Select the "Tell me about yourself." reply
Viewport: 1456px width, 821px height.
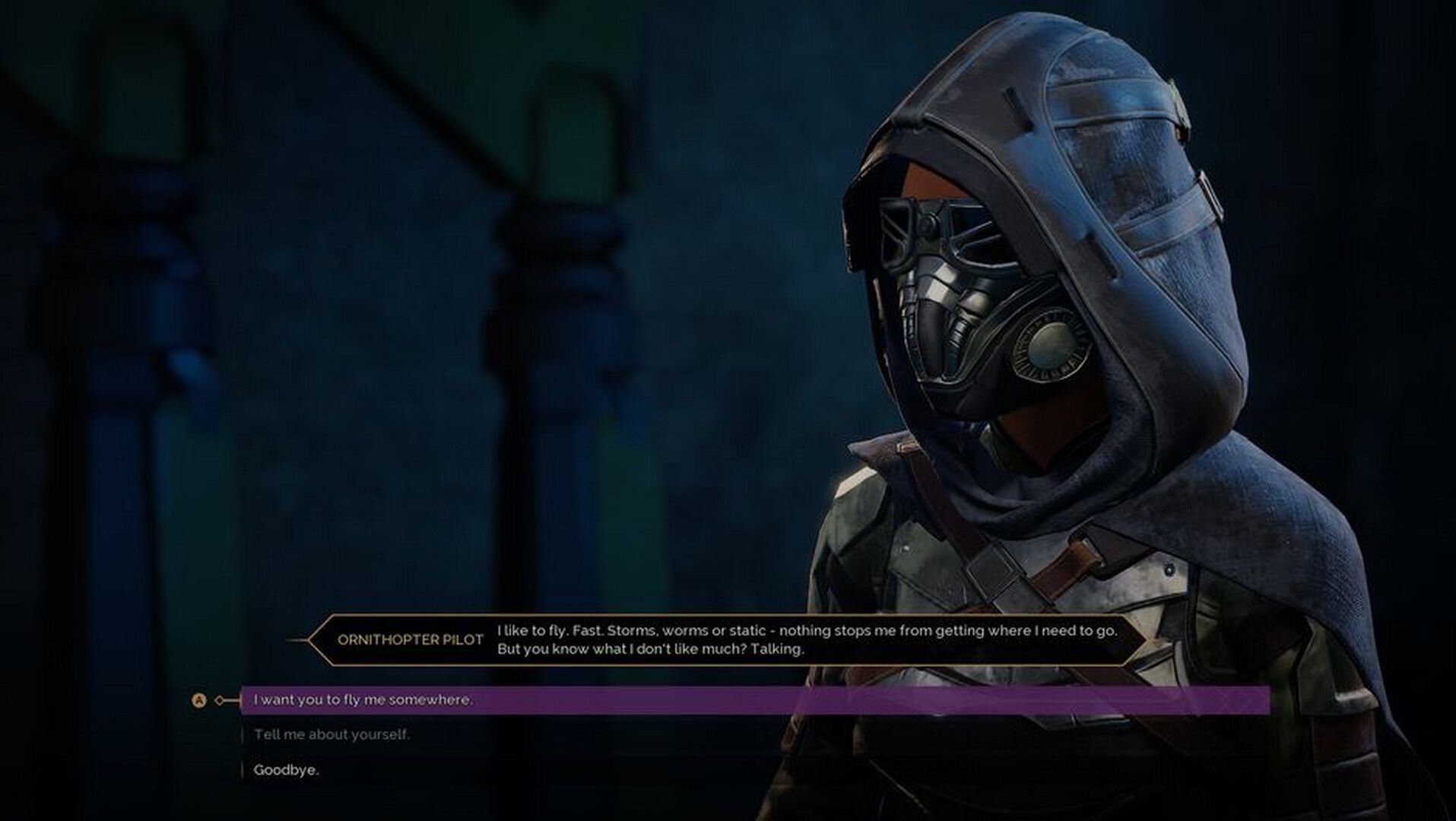[x=331, y=734]
